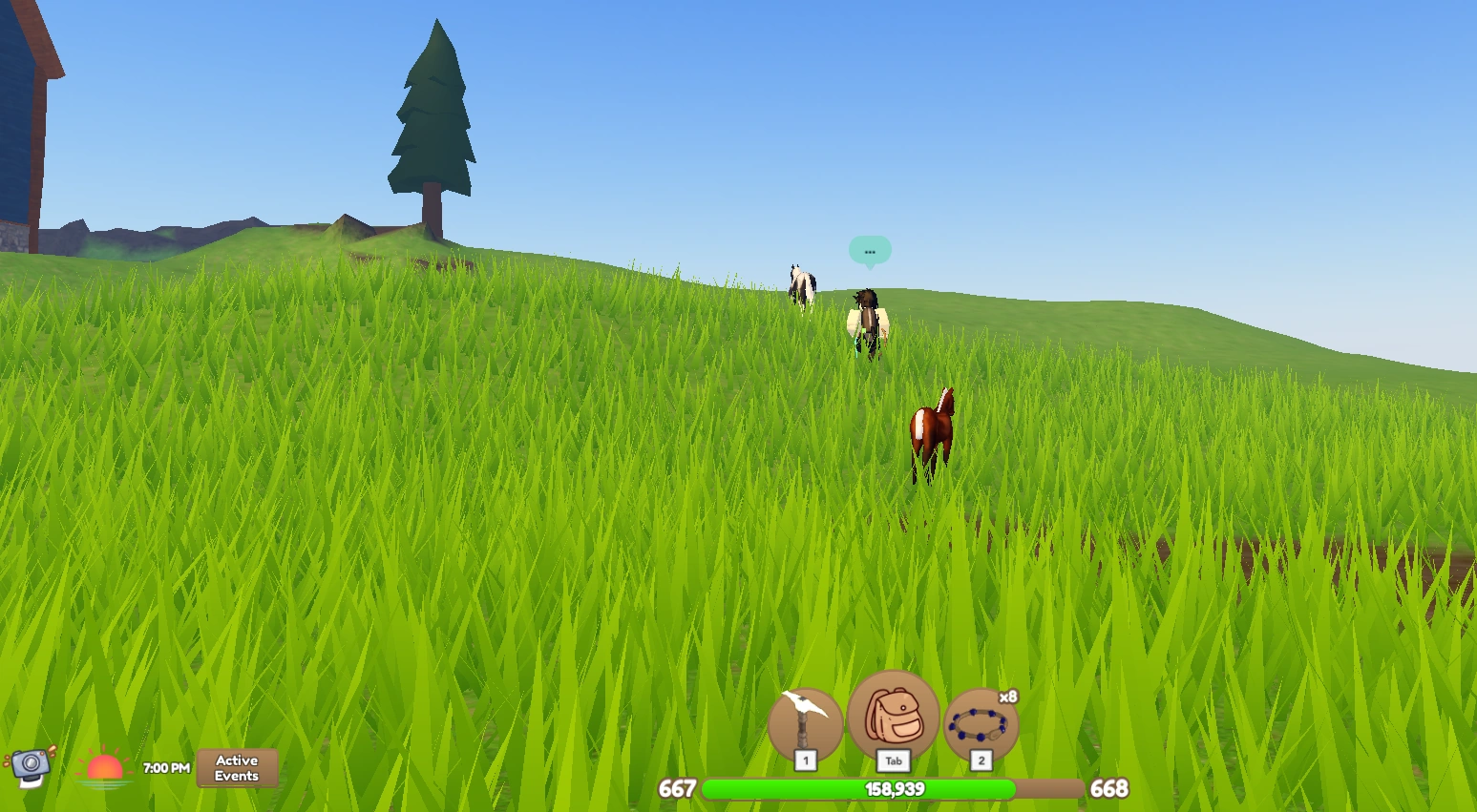Select the pickaxe in hotbar slot 1
This screenshot has width=1477, height=812.
tap(804, 722)
